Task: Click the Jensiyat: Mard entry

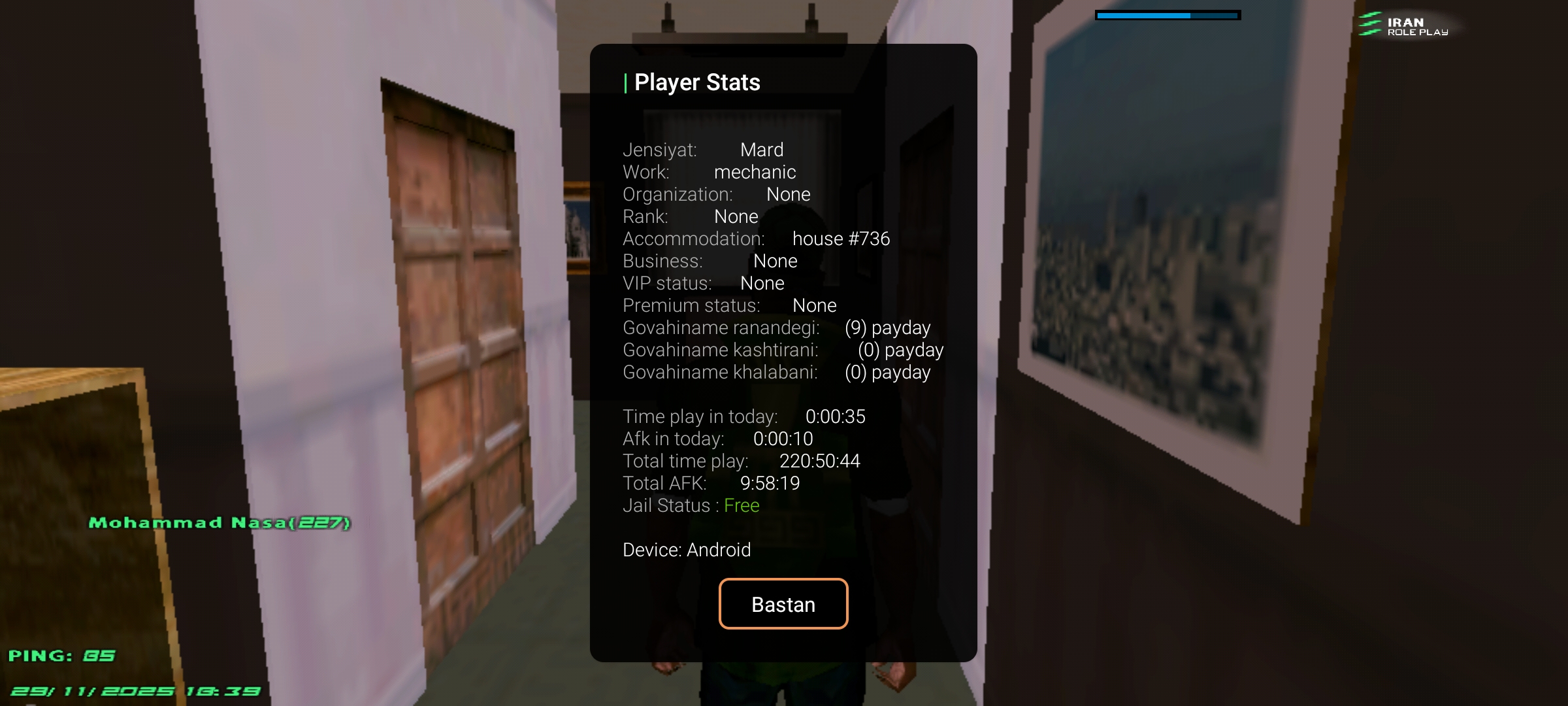Action: [x=702, y=150]
